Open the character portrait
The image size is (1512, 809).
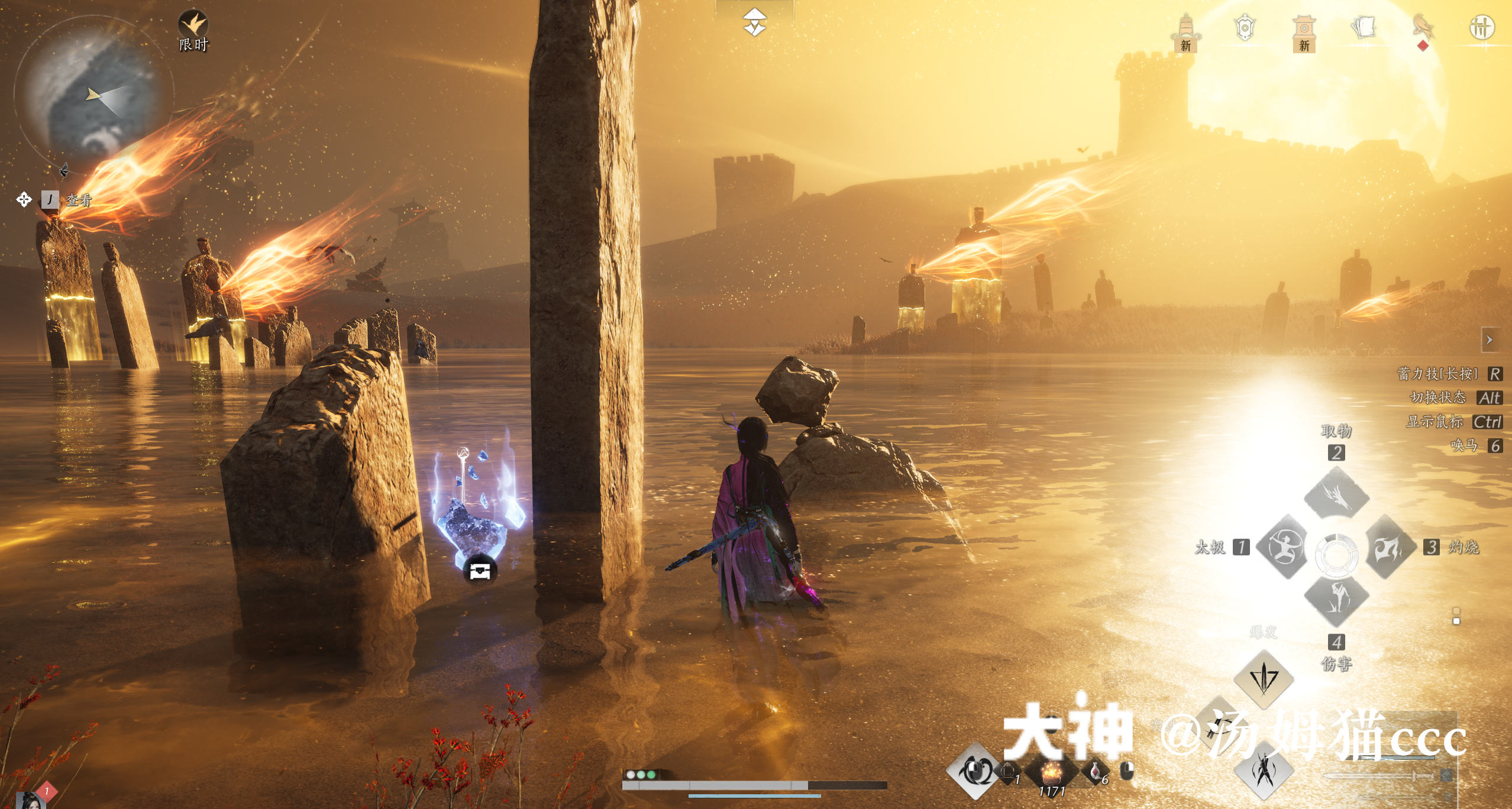coord(30,800)
